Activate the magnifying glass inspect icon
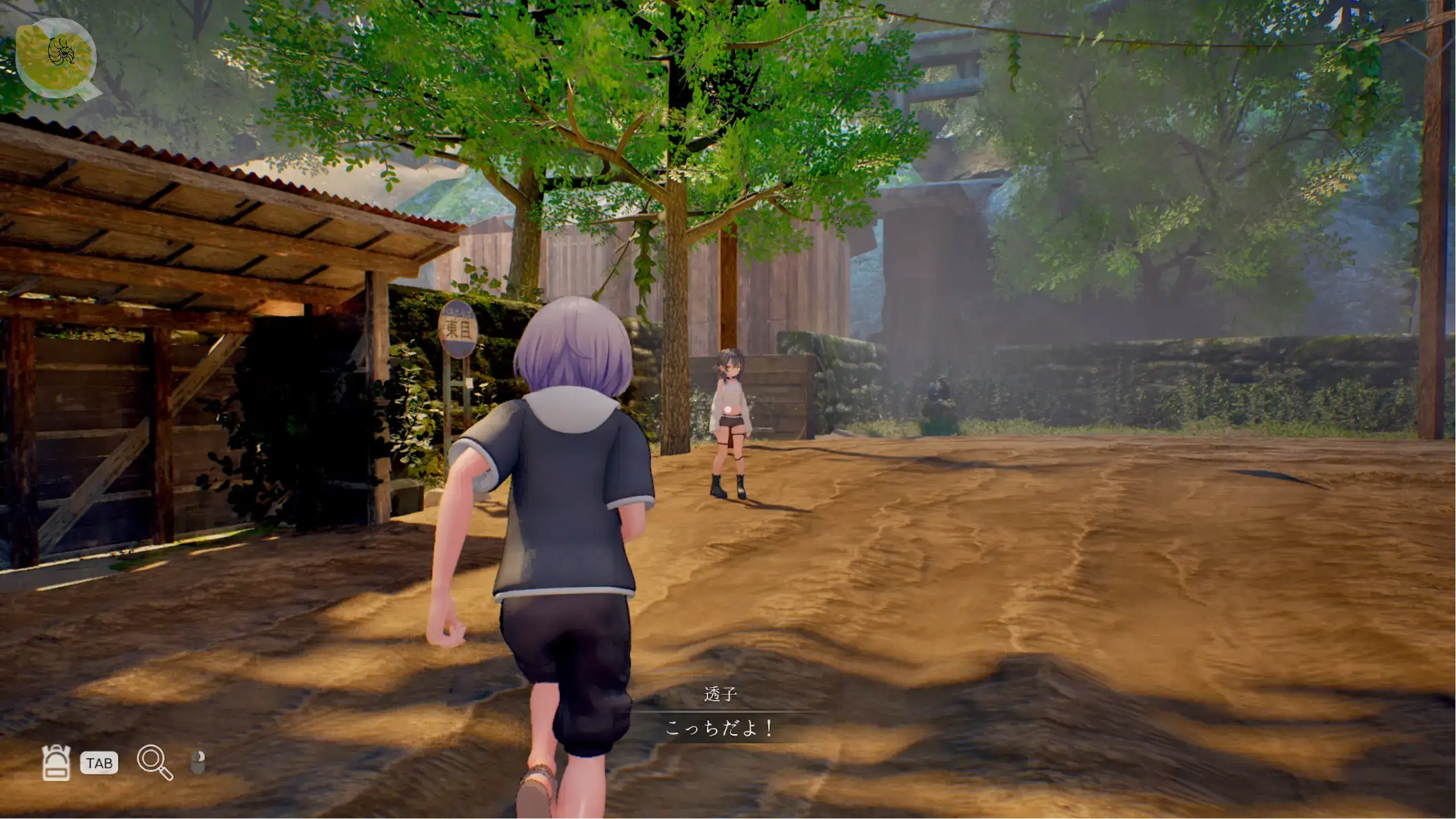The height and width of the screenshot is (819, 1456). click(154, 762)
